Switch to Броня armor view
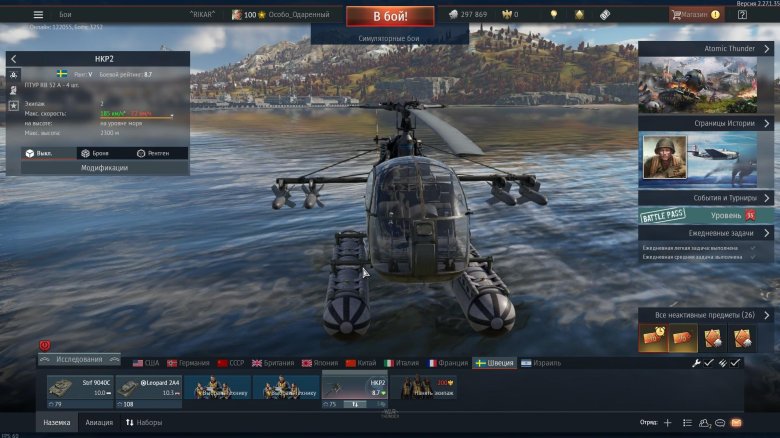 [x=97, y=153]
